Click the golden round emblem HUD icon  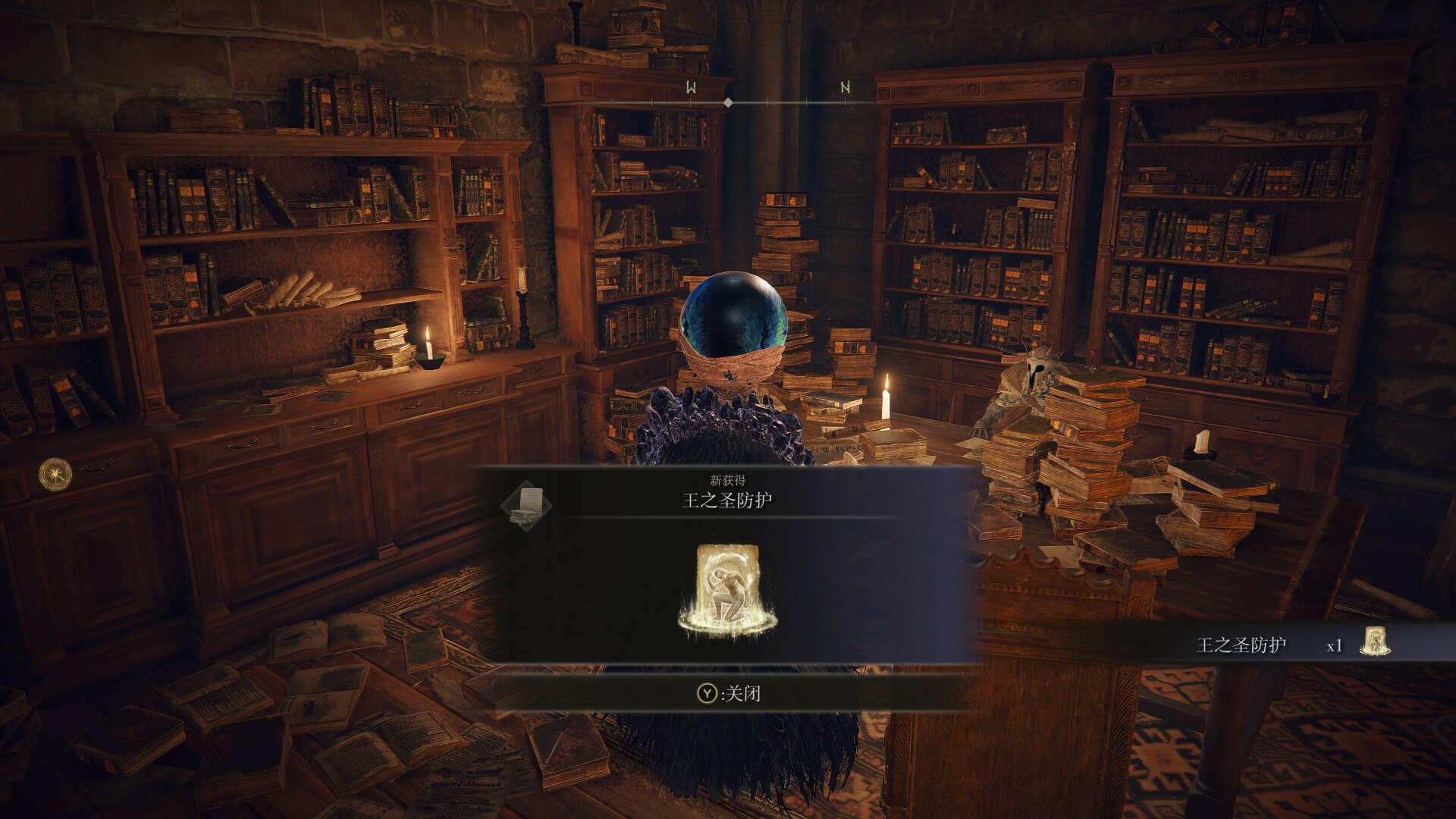pos(55,474)
